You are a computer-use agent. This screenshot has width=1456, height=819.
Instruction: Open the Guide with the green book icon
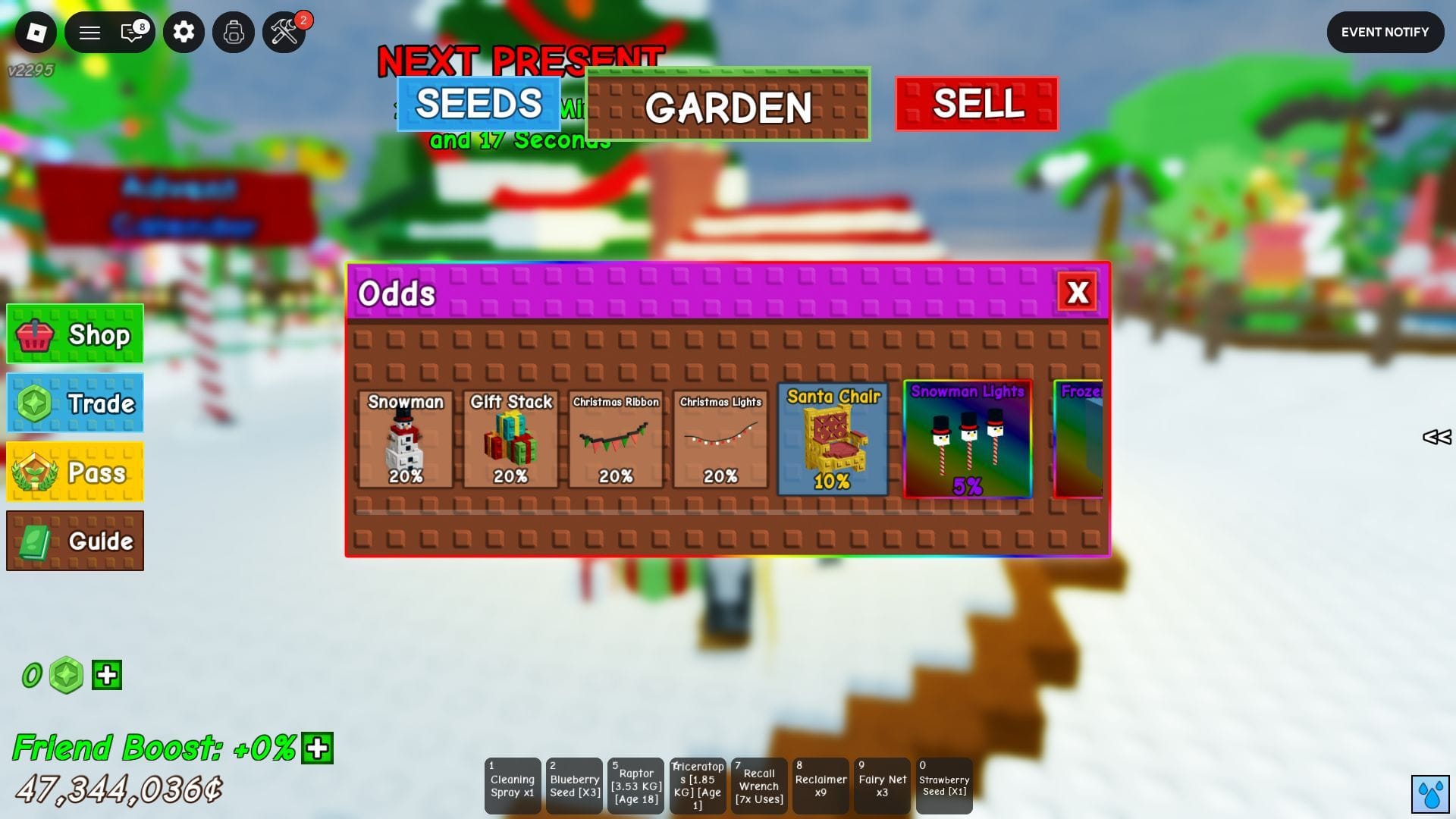(x=74, y=540)
